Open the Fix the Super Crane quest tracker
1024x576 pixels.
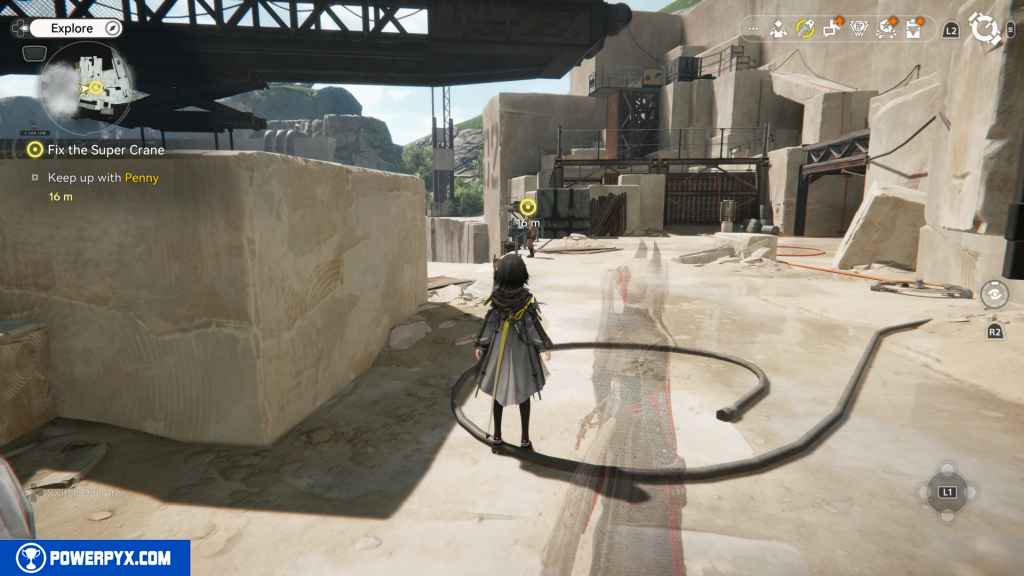pyautogui.click(x=96, y=150)
